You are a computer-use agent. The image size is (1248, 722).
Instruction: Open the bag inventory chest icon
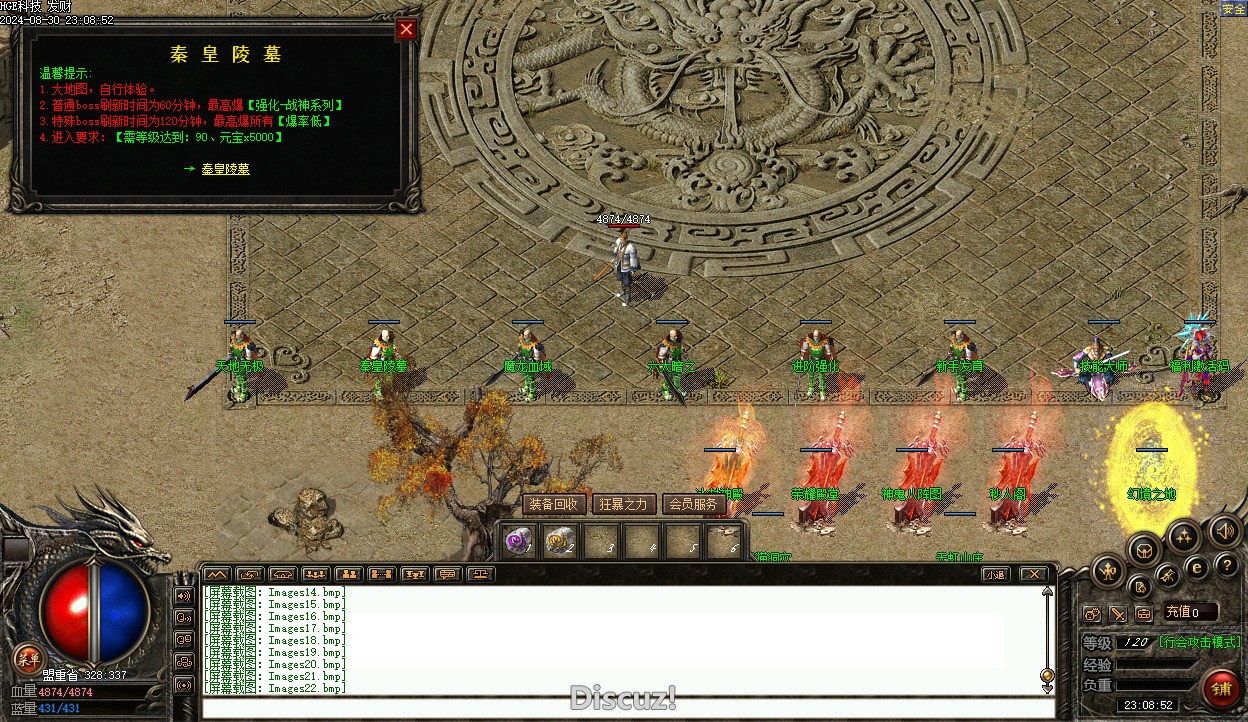(x=1144, y=549)
